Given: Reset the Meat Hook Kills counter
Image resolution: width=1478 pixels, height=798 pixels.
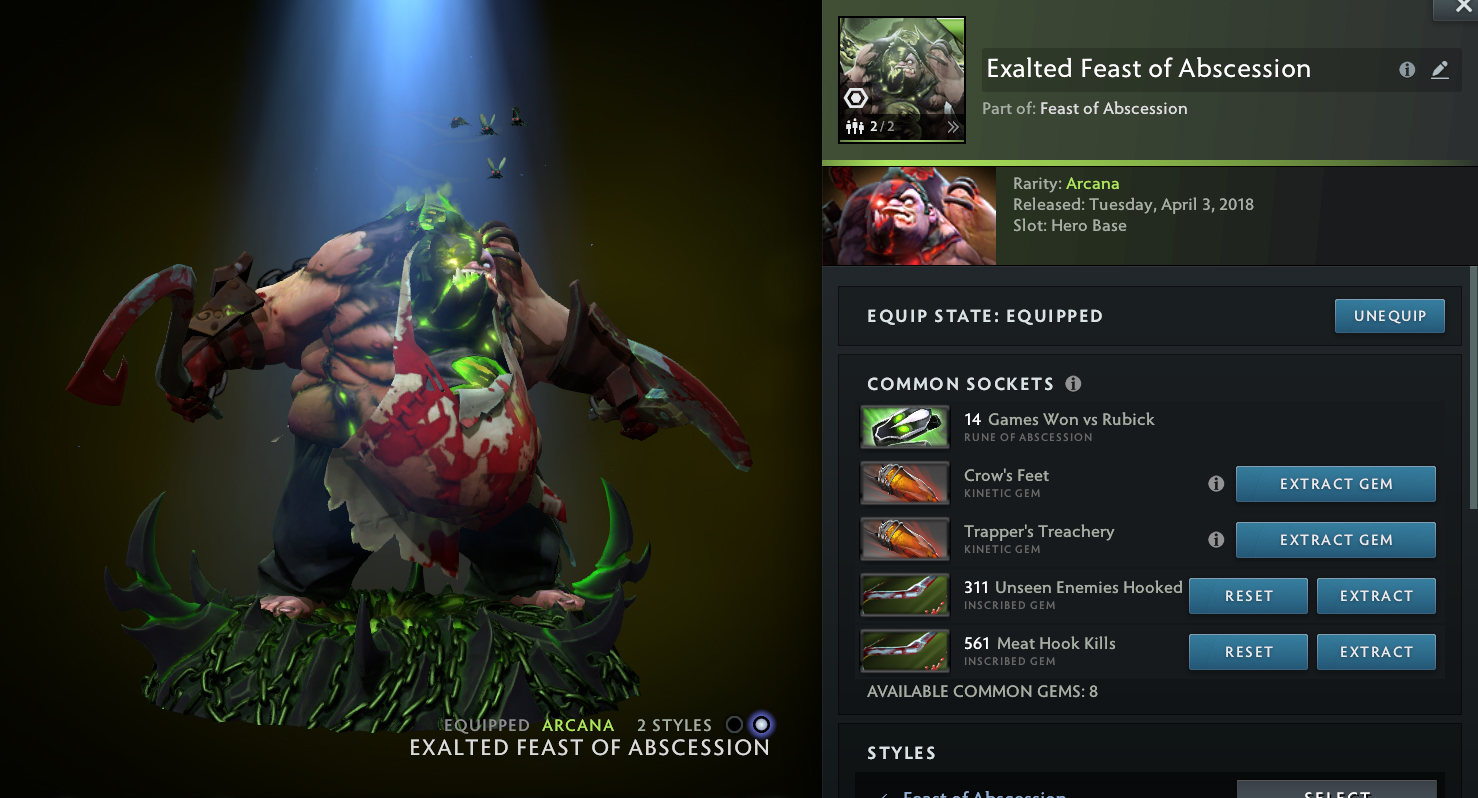Looking at the screenshot, I should click(1248, 652).
